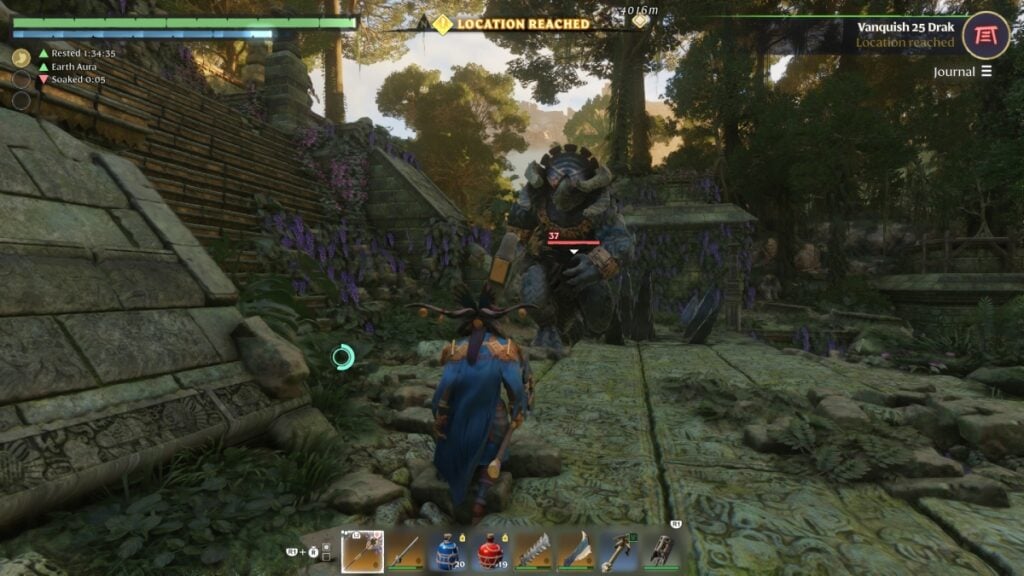Use the red health potion

(490, 551)
